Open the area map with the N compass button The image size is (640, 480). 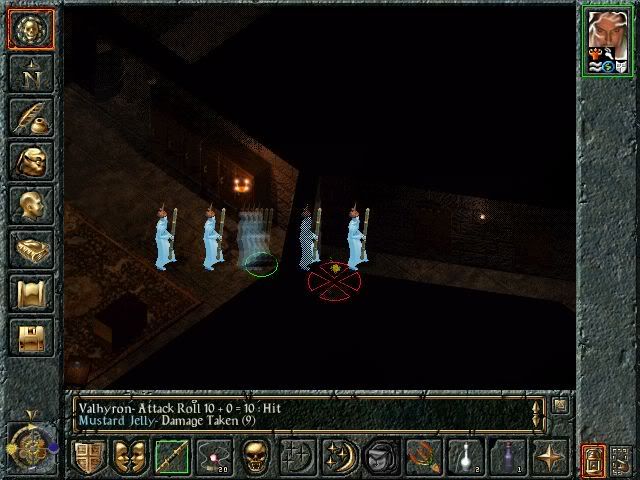pos(29,73)
